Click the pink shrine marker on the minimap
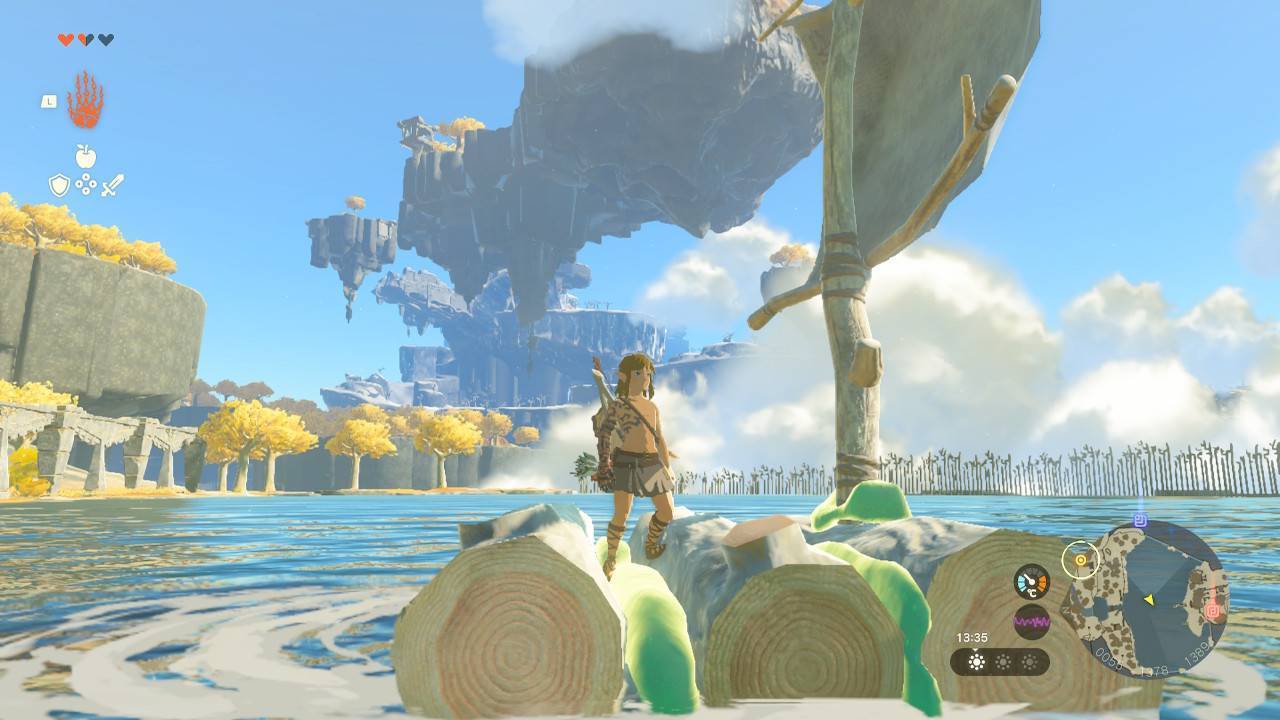This screenshot has width=1280, height=720. pyautogui.click(x=1214, y=610)
